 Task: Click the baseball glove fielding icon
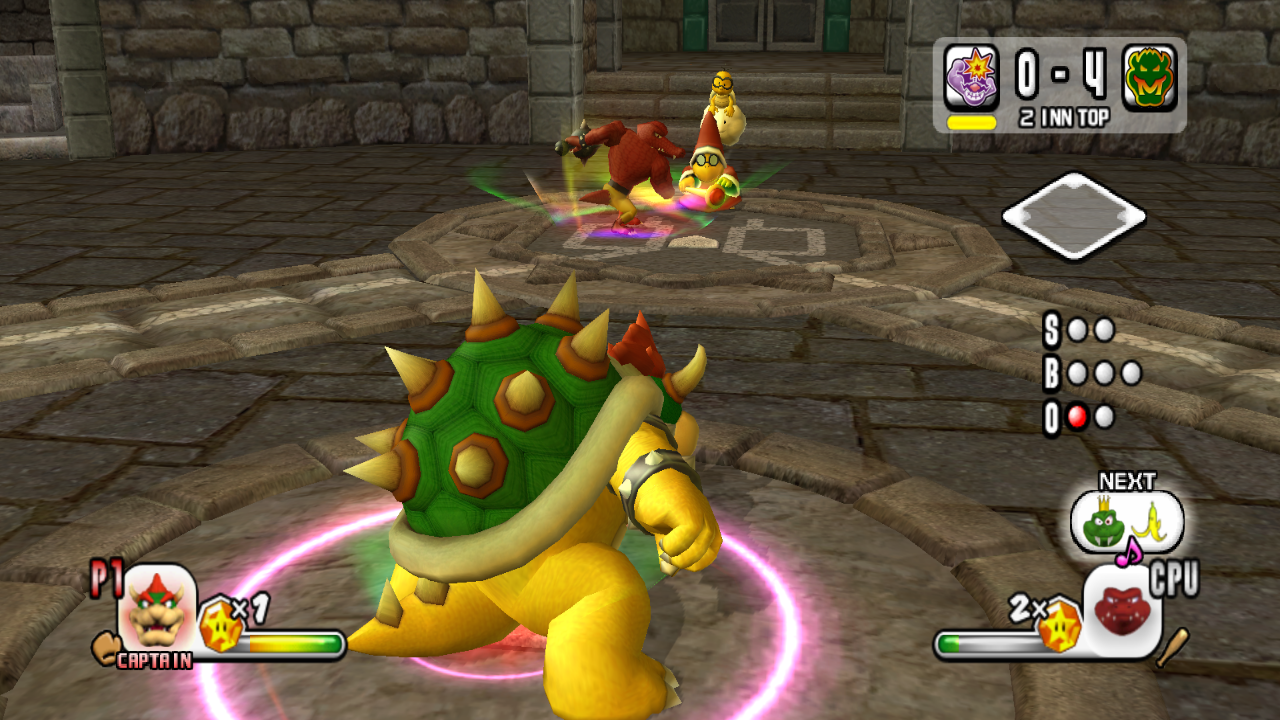104,648
